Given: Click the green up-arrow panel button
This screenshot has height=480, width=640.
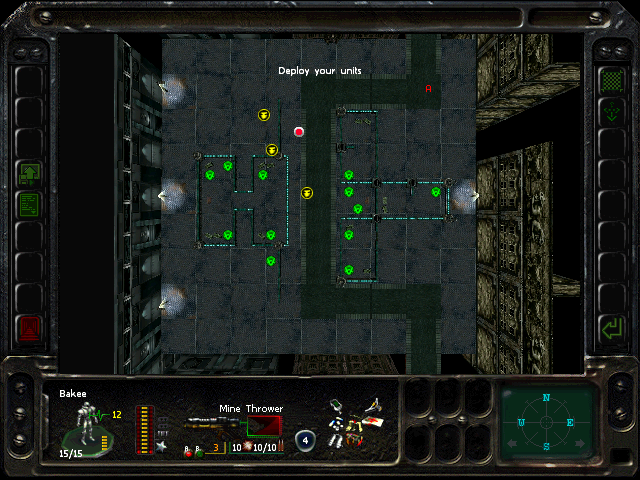Looking at the screenshot, I should click(x=30, y=173).
